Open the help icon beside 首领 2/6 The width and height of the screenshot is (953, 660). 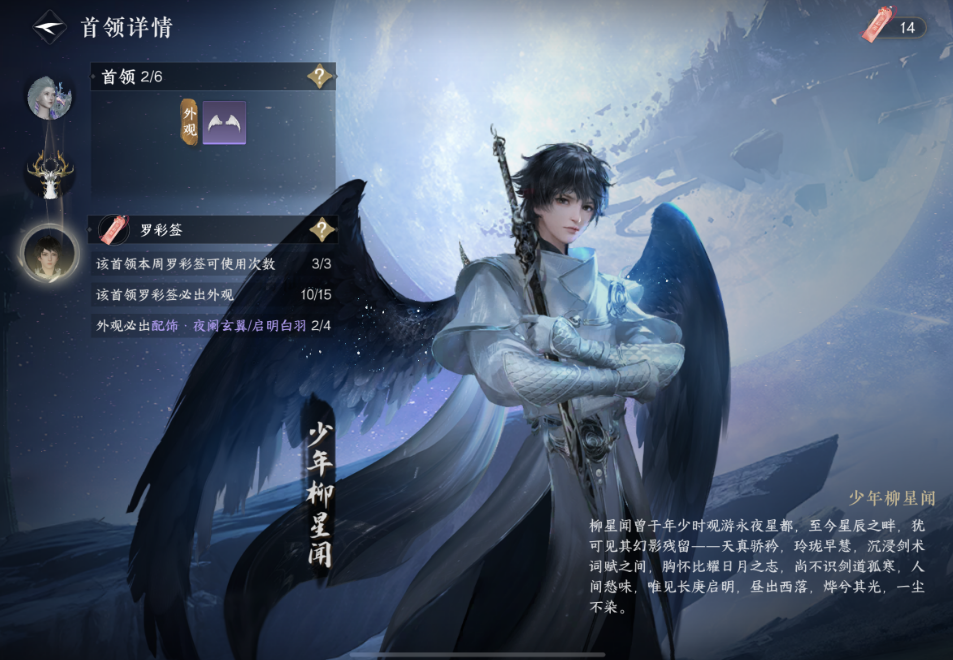[x=320, y=77]
